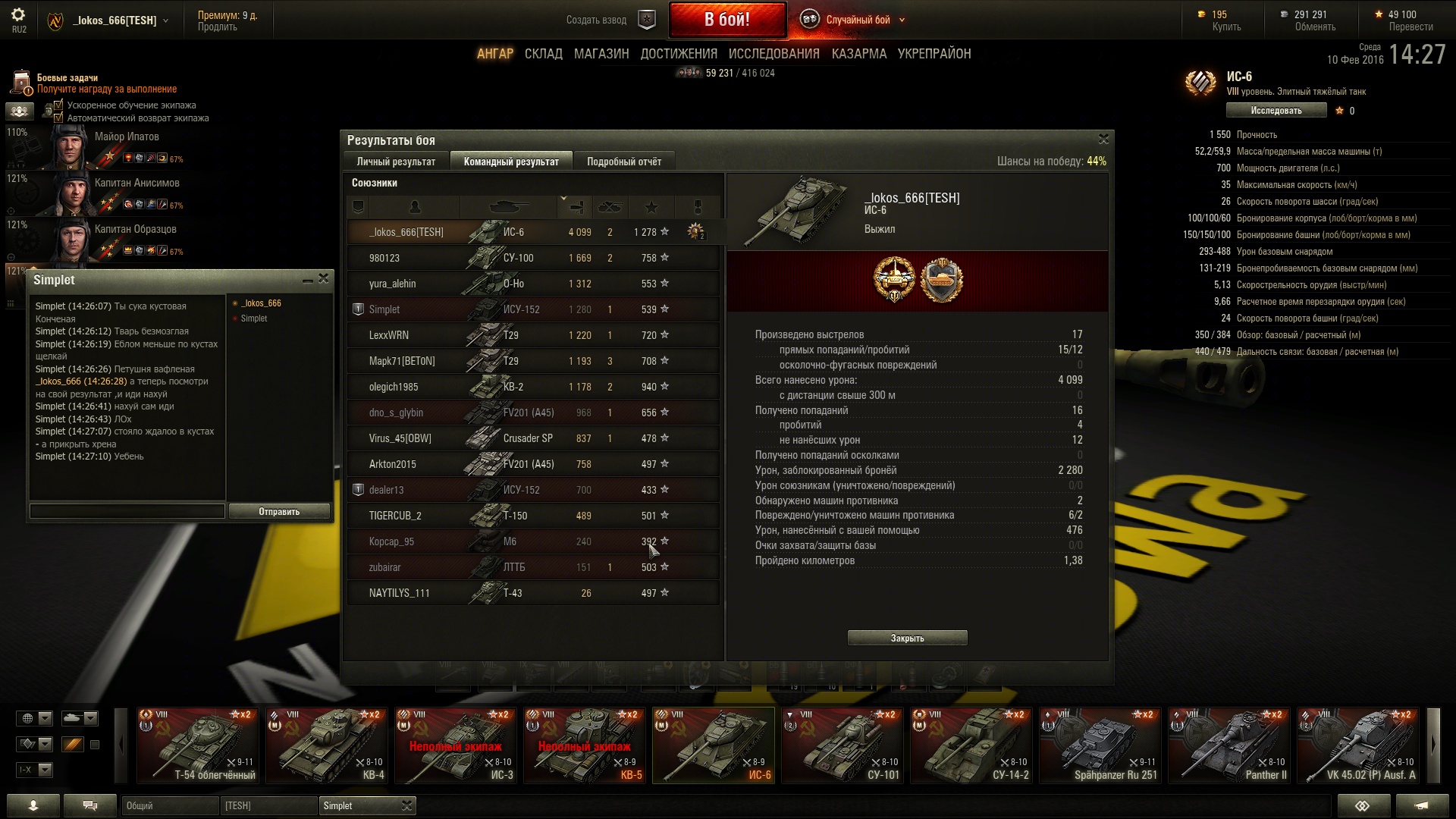Open the Подробный отчёт tab
Viewport: 1456px width, 819px height.
point(623,162)
